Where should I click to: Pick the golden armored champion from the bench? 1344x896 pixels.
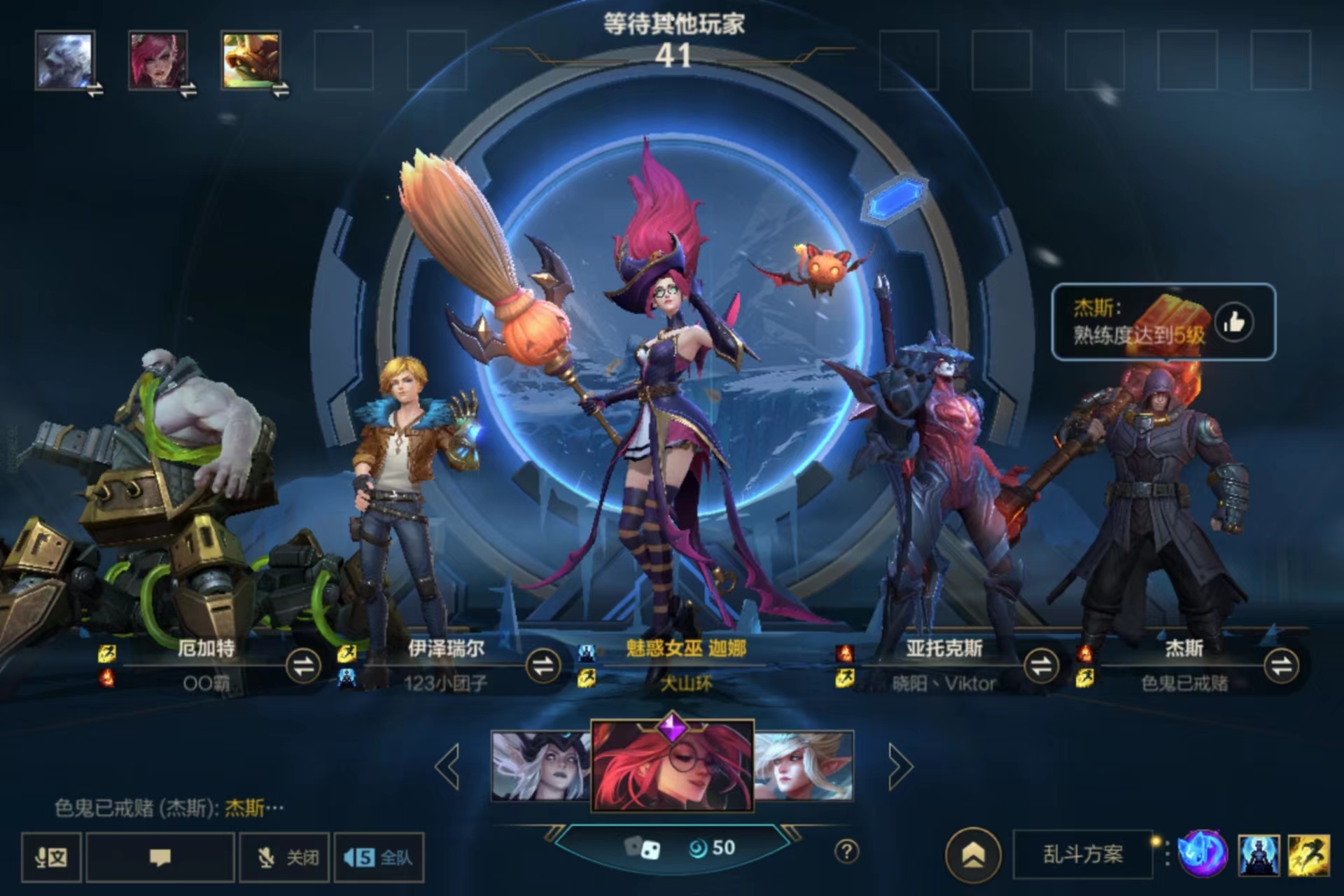point(251,61)
